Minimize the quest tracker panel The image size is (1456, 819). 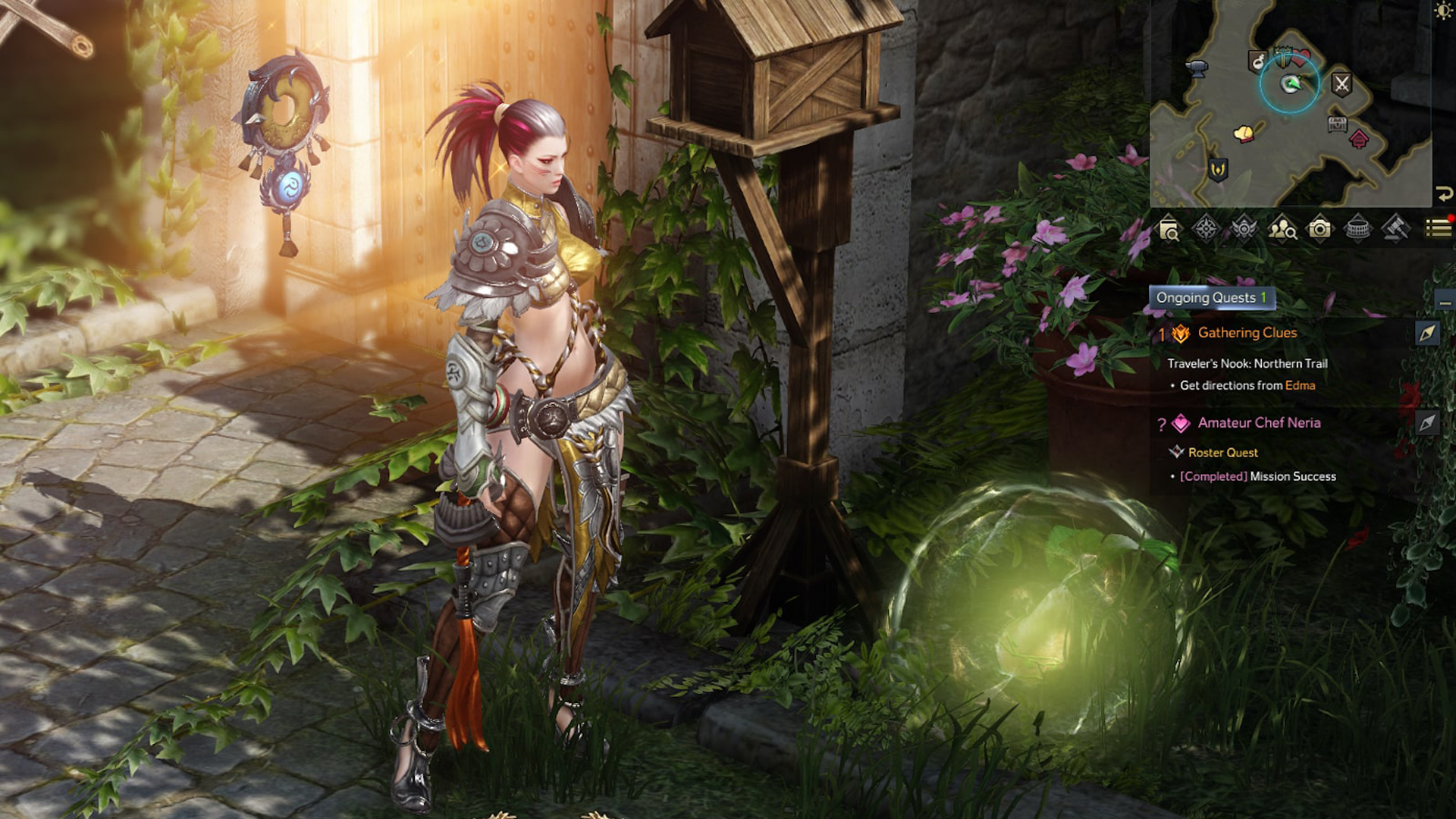click(1445, 303)
